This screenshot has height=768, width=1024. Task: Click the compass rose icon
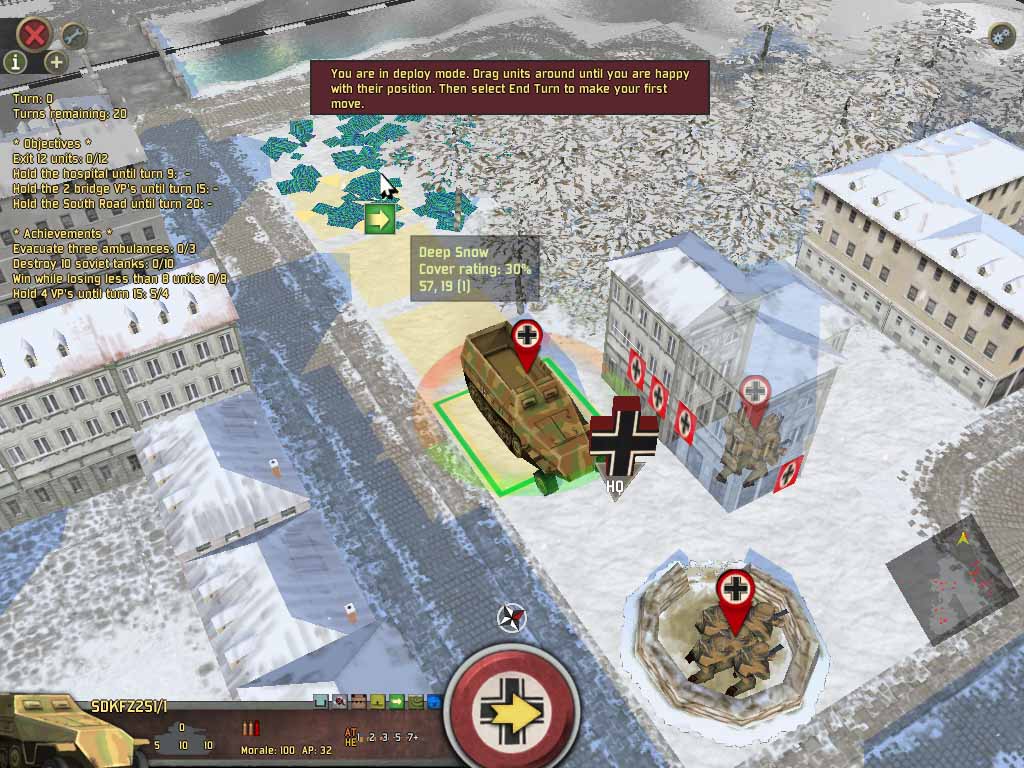512,618
